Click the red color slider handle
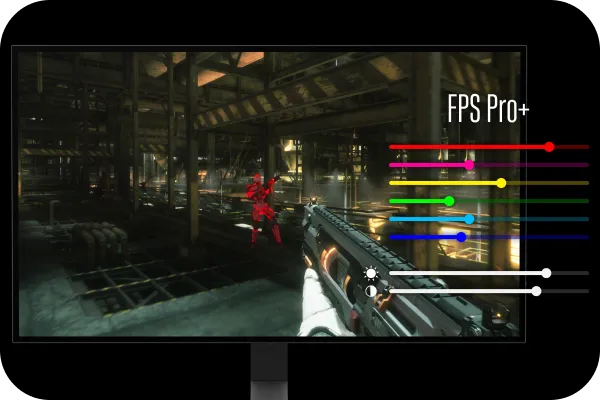The height and width of the screenshot is (400, 600). [x=549, y=147]
